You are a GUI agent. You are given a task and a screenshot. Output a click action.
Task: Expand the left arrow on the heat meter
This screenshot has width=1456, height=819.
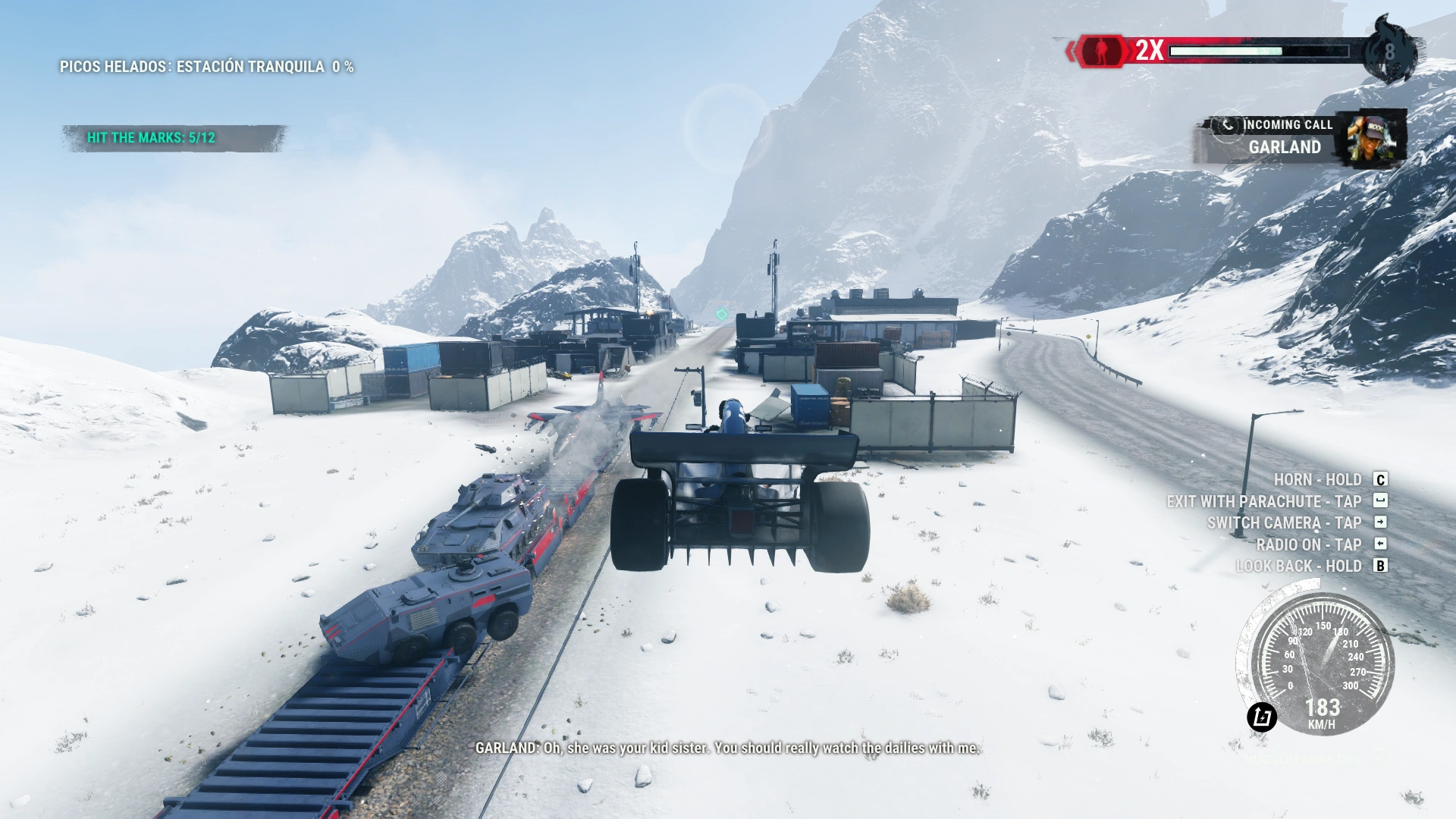pyautogui.click(x=1070, y=51)
